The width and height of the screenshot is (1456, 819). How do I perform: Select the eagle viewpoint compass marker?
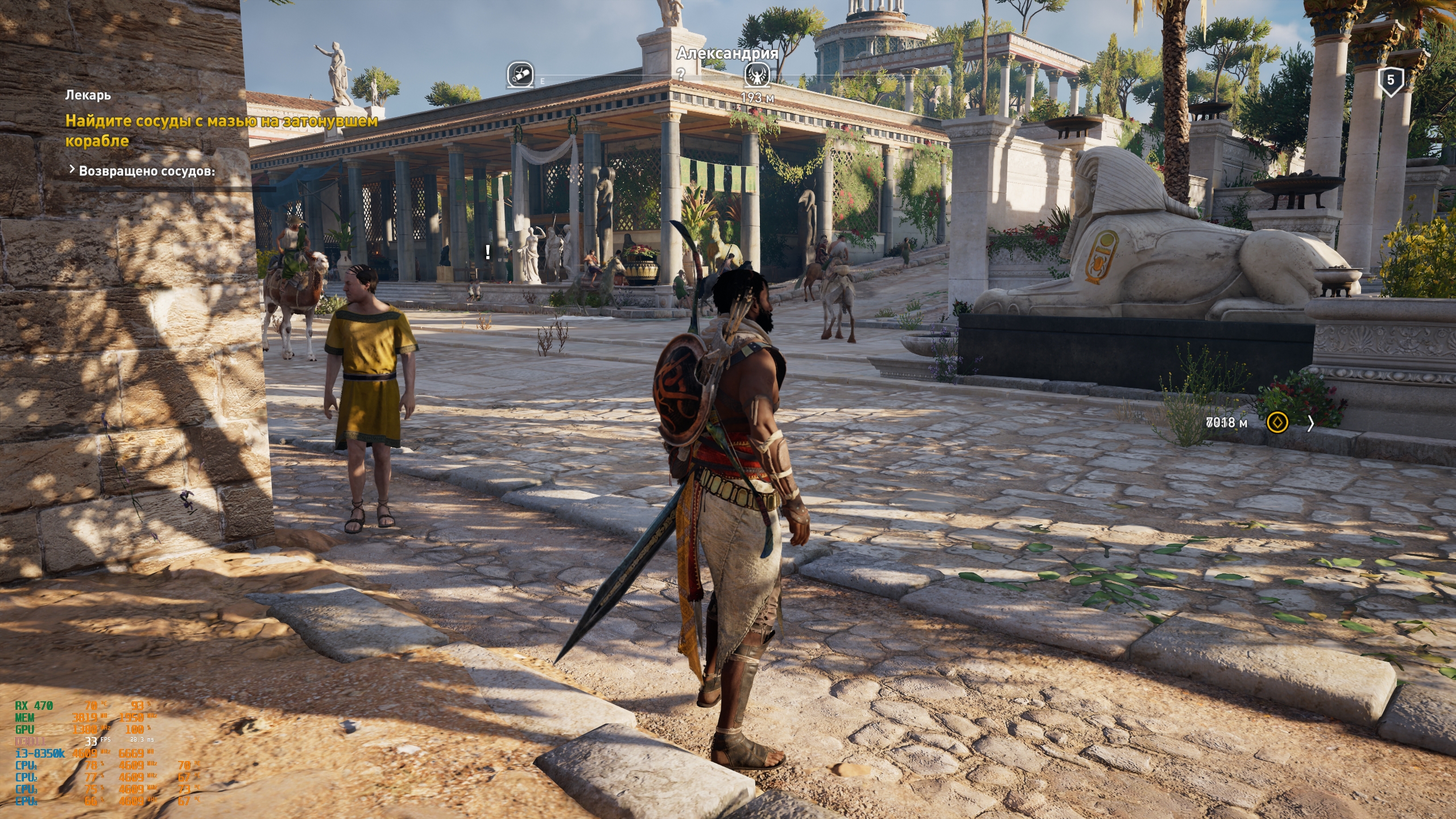click(x=757, y=75)
